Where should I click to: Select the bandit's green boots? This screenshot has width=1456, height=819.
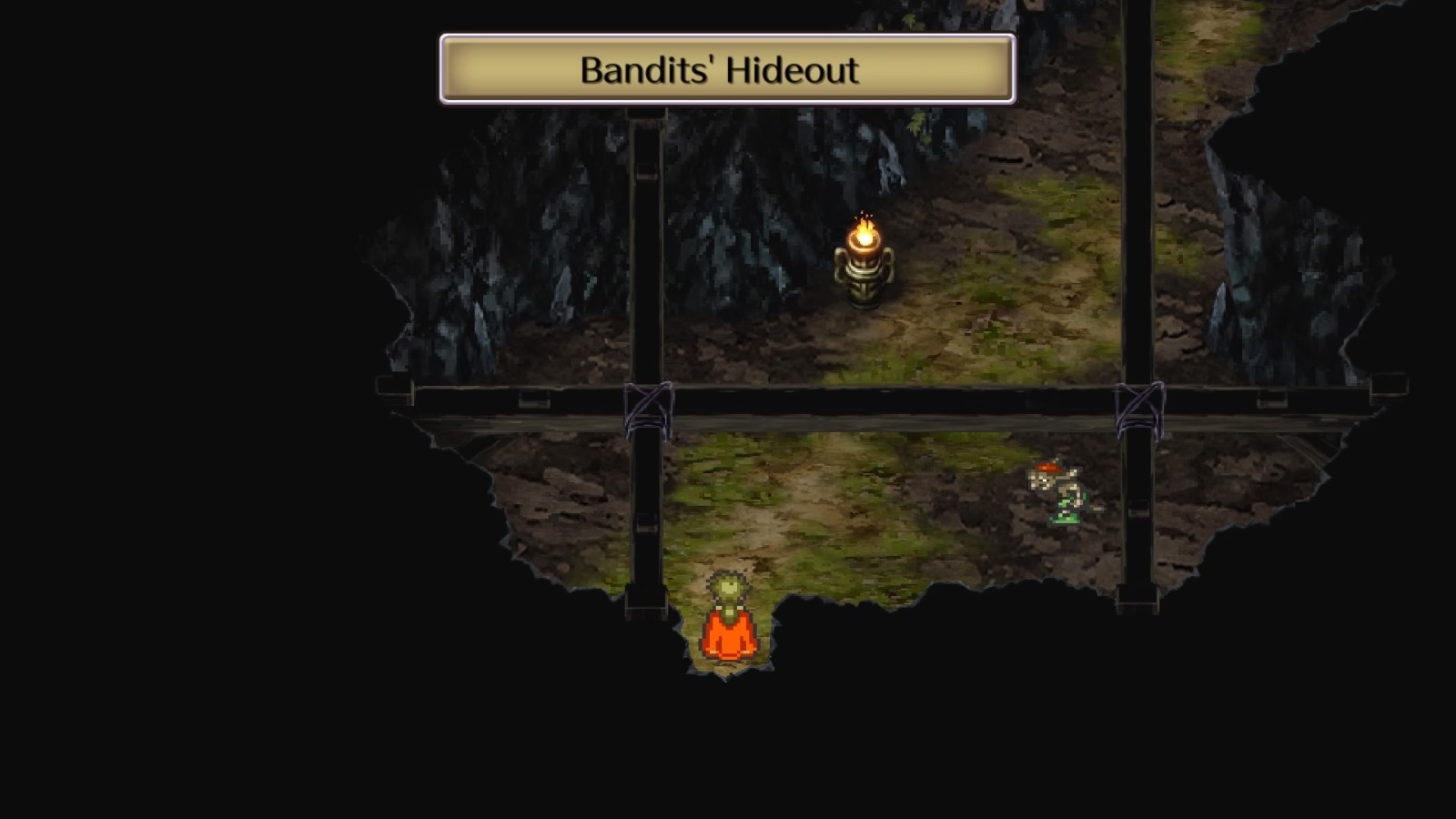[x=1063, y=517]
